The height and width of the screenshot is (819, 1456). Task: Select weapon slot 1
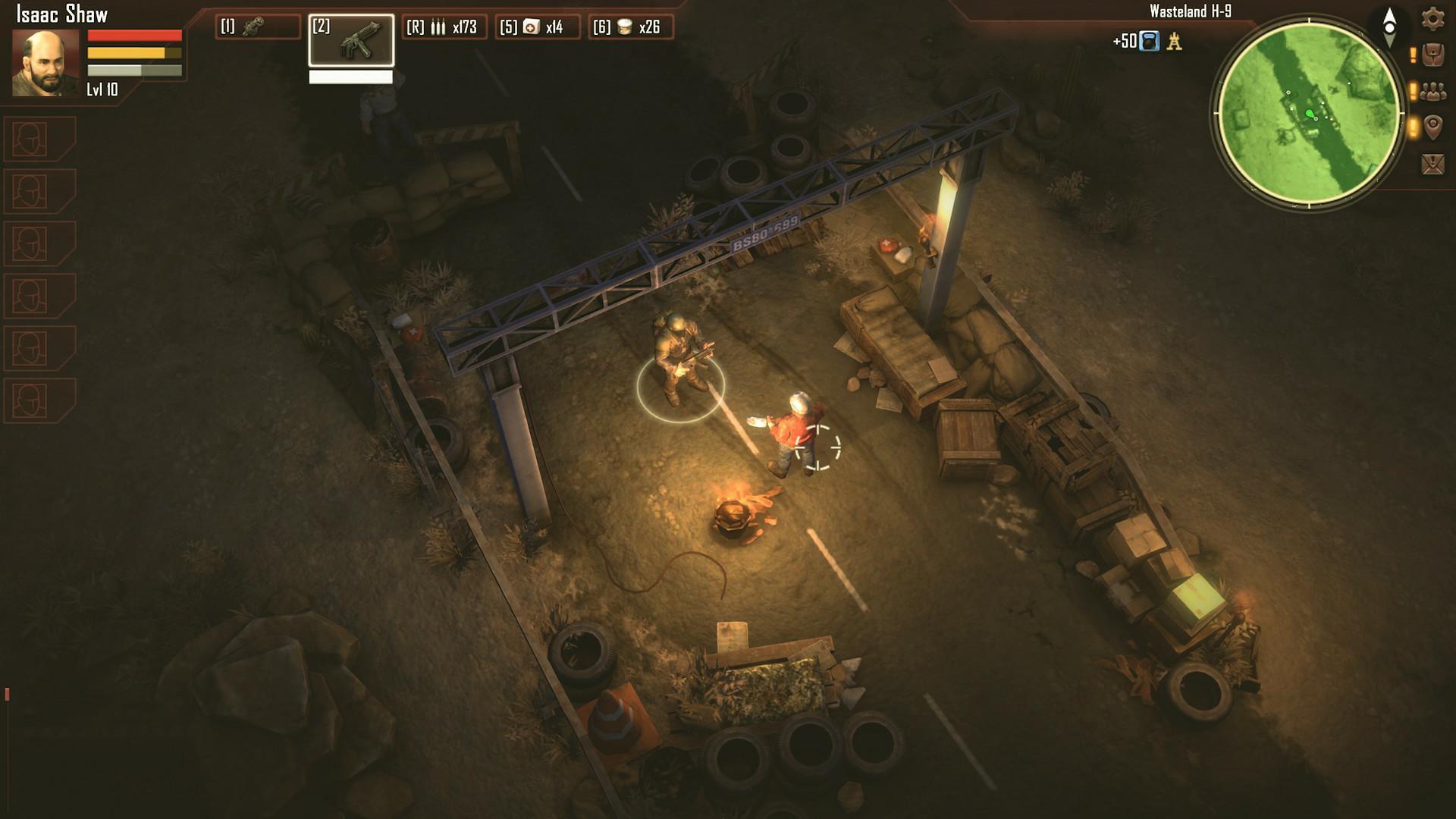(x=258, y=27)
